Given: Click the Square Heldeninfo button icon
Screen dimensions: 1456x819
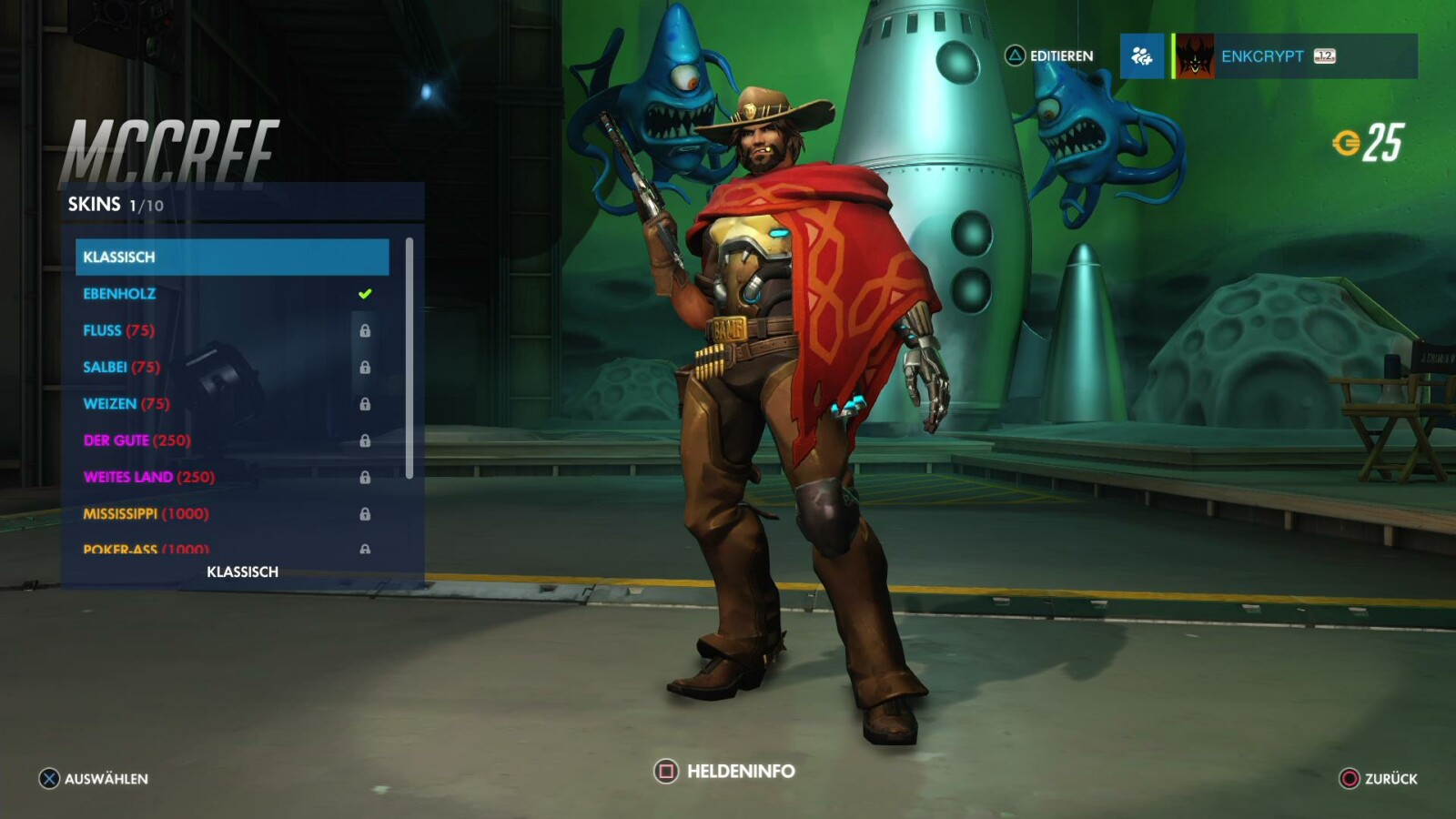Looking at the screenshot, I should [667, 770].
